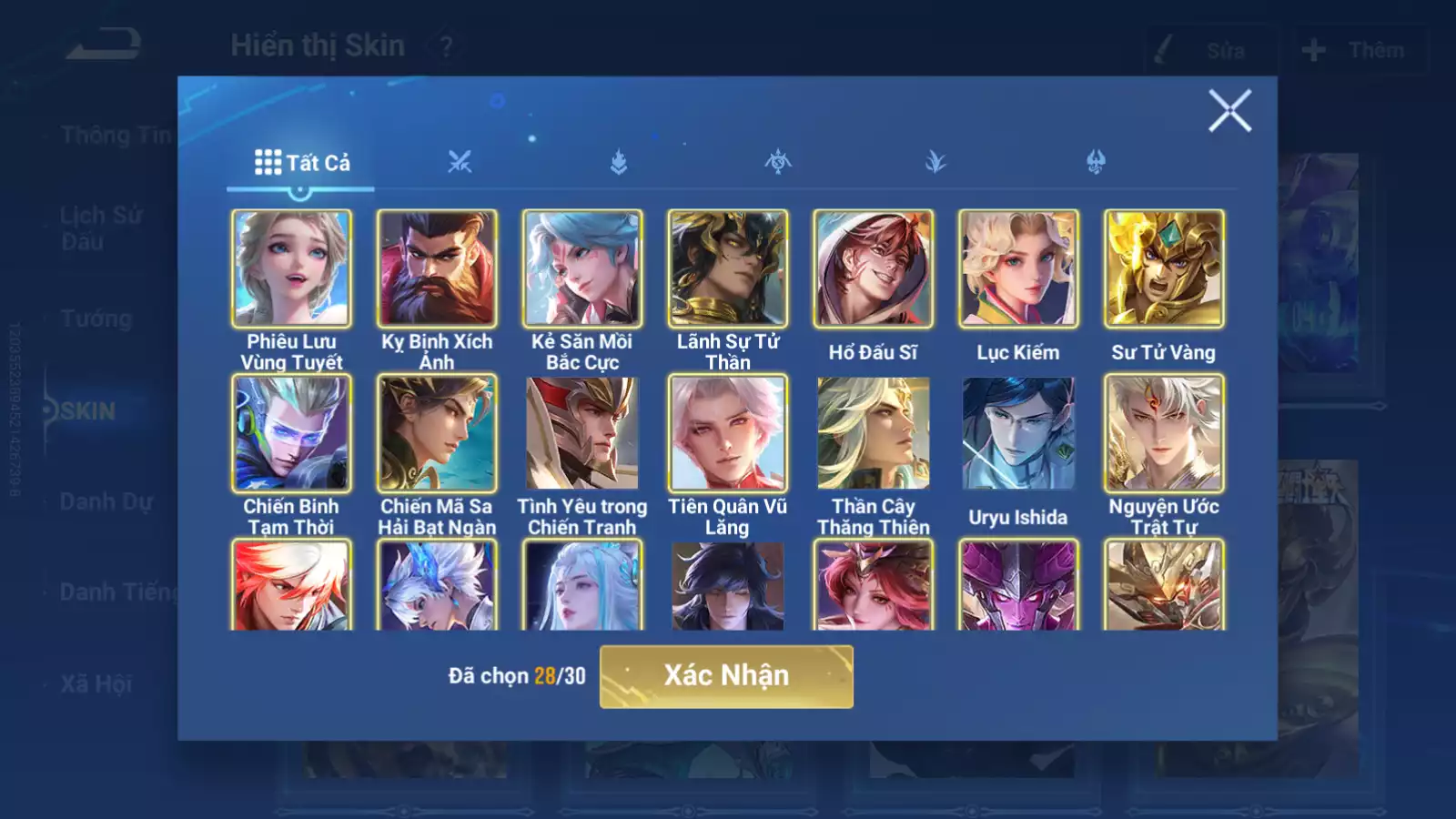Choose the Kỵ Binh Xích Ảnh skin

437,268
